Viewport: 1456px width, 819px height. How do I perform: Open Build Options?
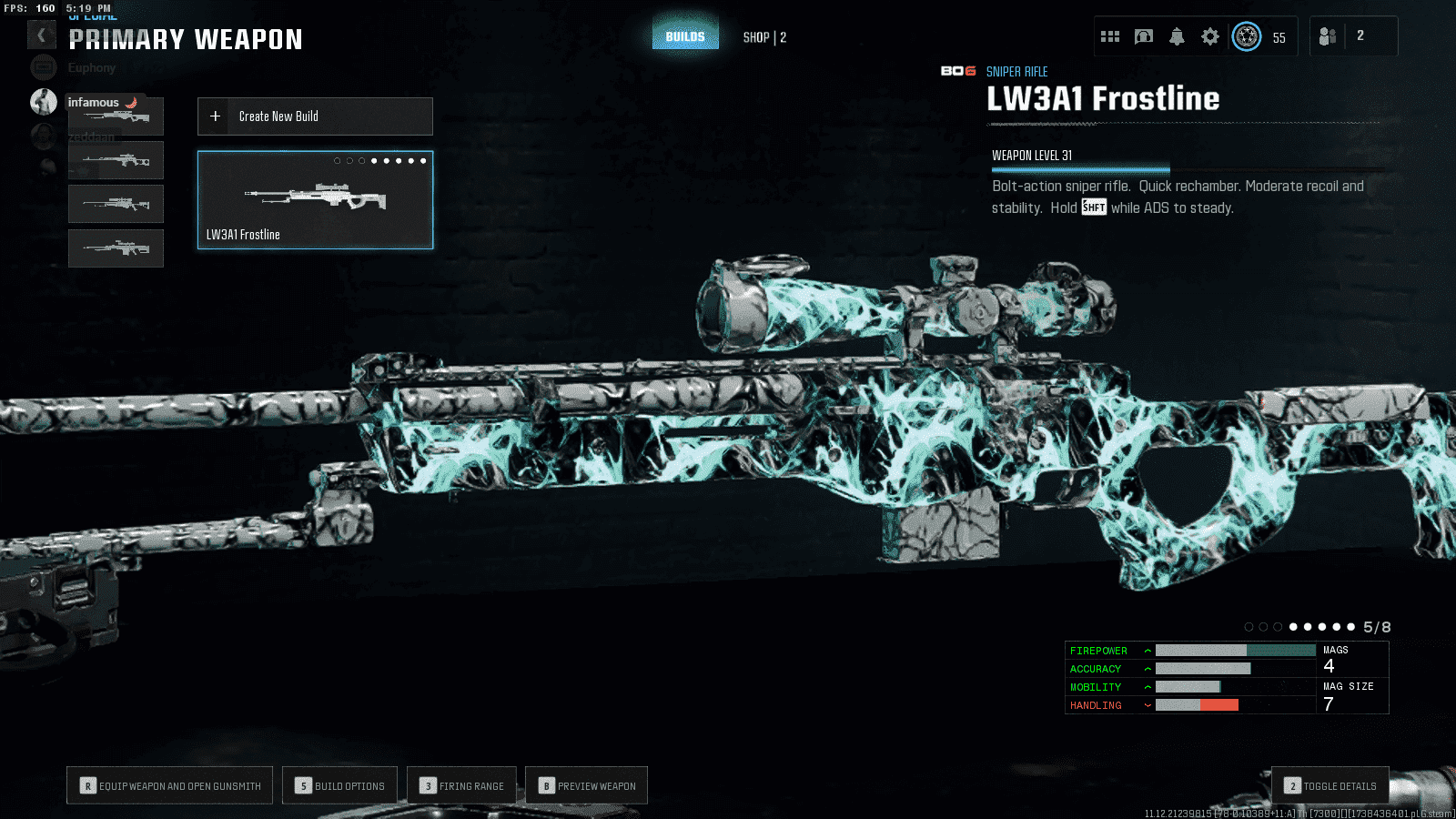point(339,785)
